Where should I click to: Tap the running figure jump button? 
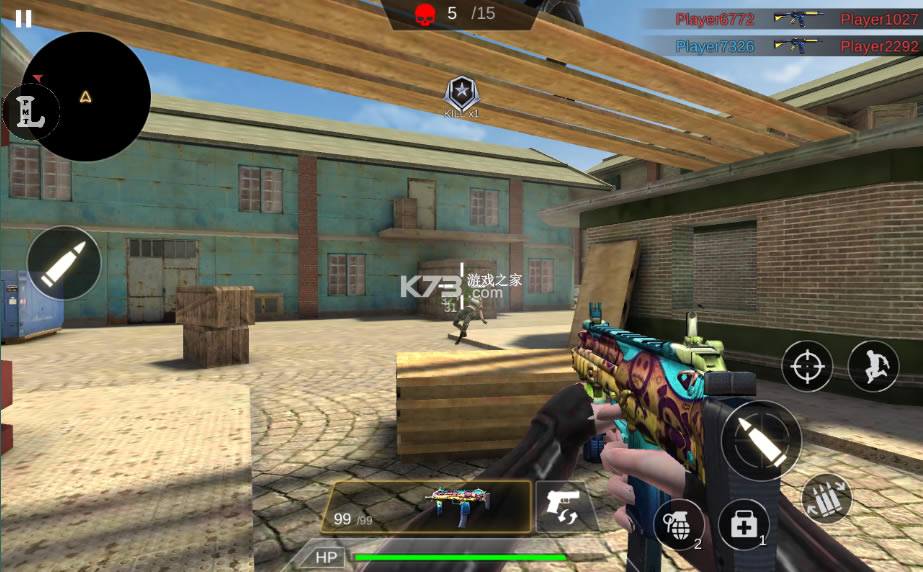click(x=872, y=366)
